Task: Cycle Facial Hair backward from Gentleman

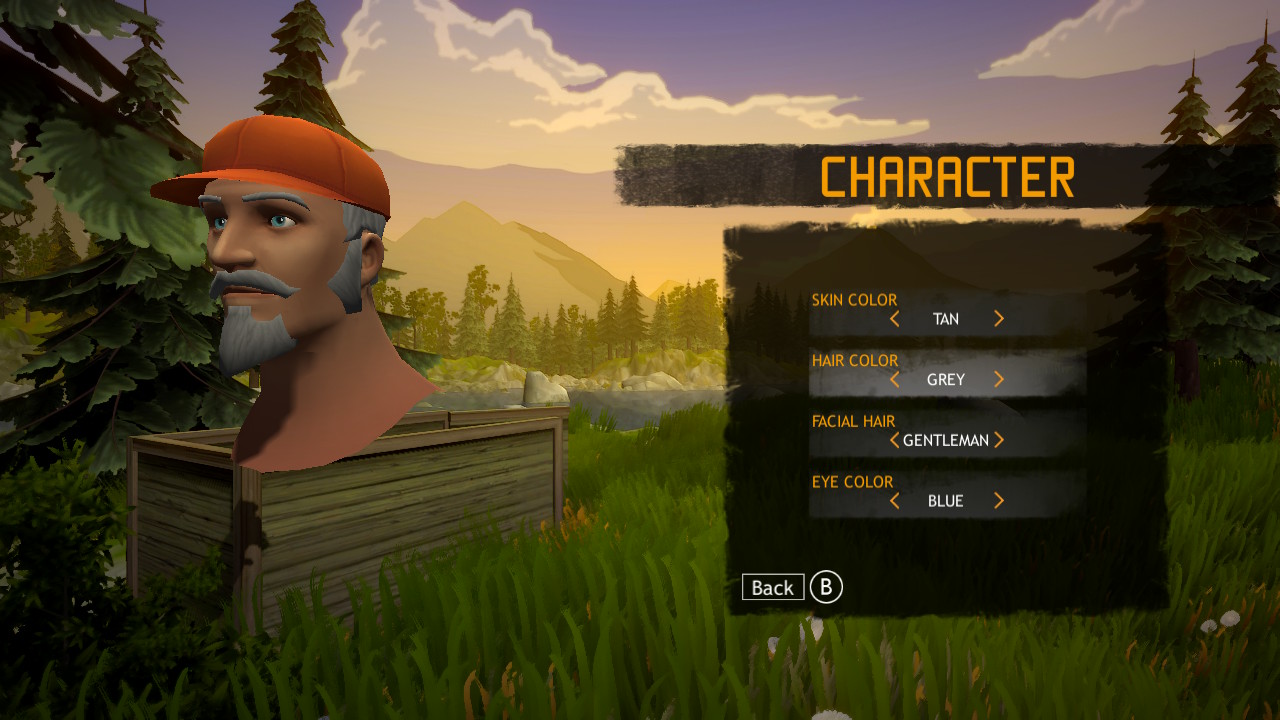Action: pyautogui.click(x=893, y=440)
